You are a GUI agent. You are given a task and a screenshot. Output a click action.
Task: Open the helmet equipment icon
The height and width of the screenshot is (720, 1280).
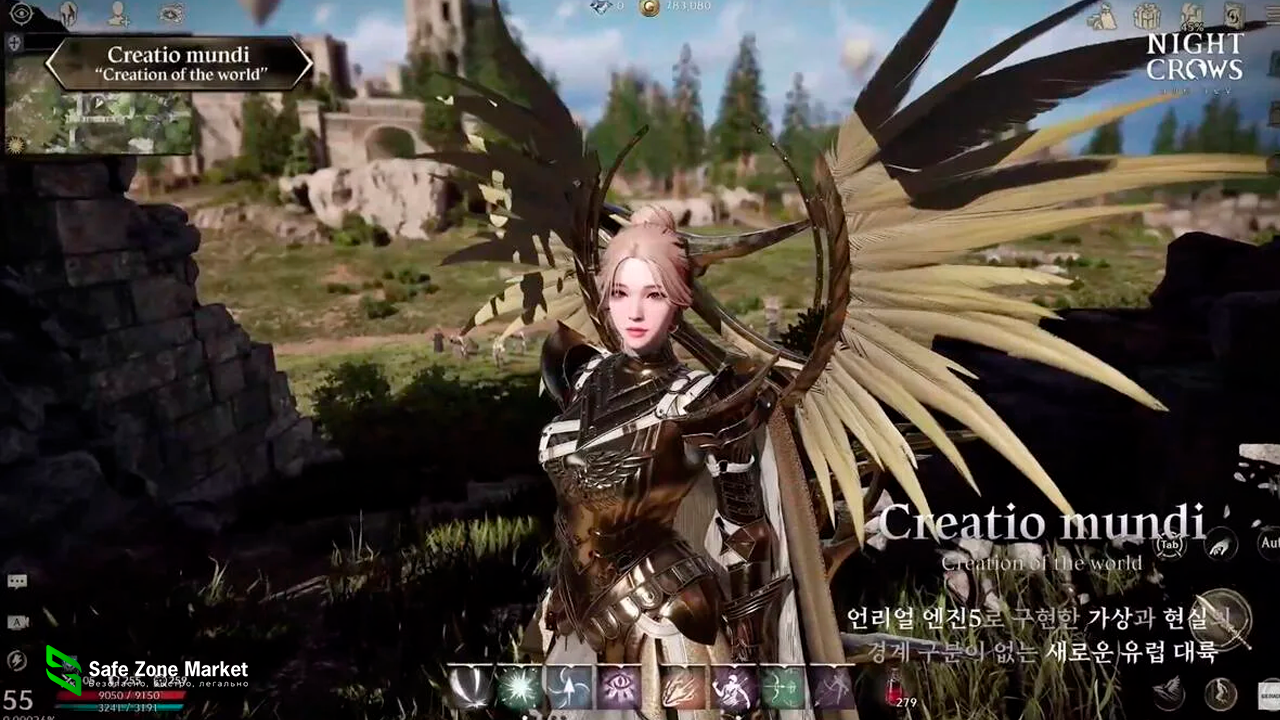click(69, 14)
